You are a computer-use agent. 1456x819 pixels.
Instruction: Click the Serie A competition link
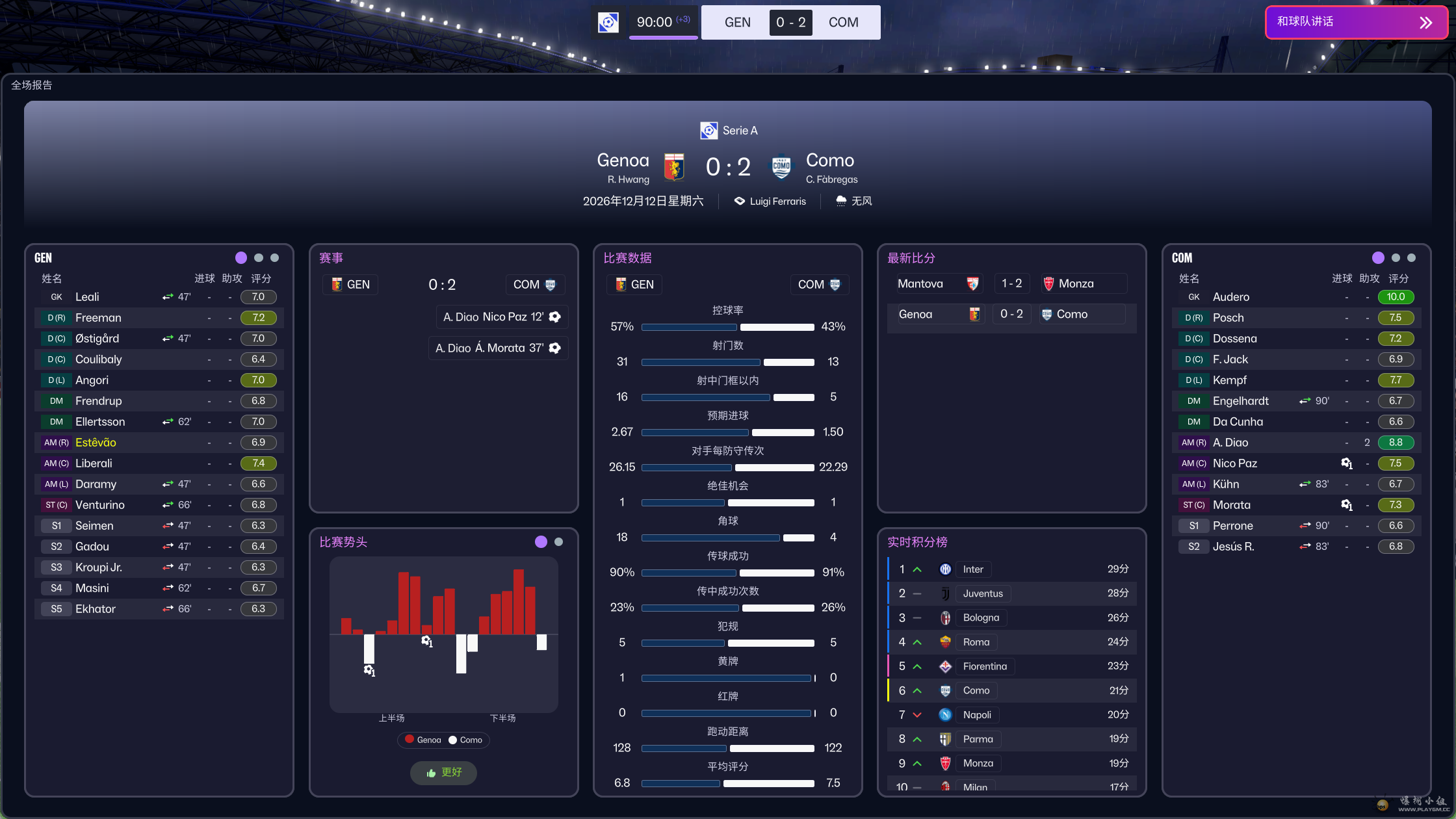click(x=739, y=131)
